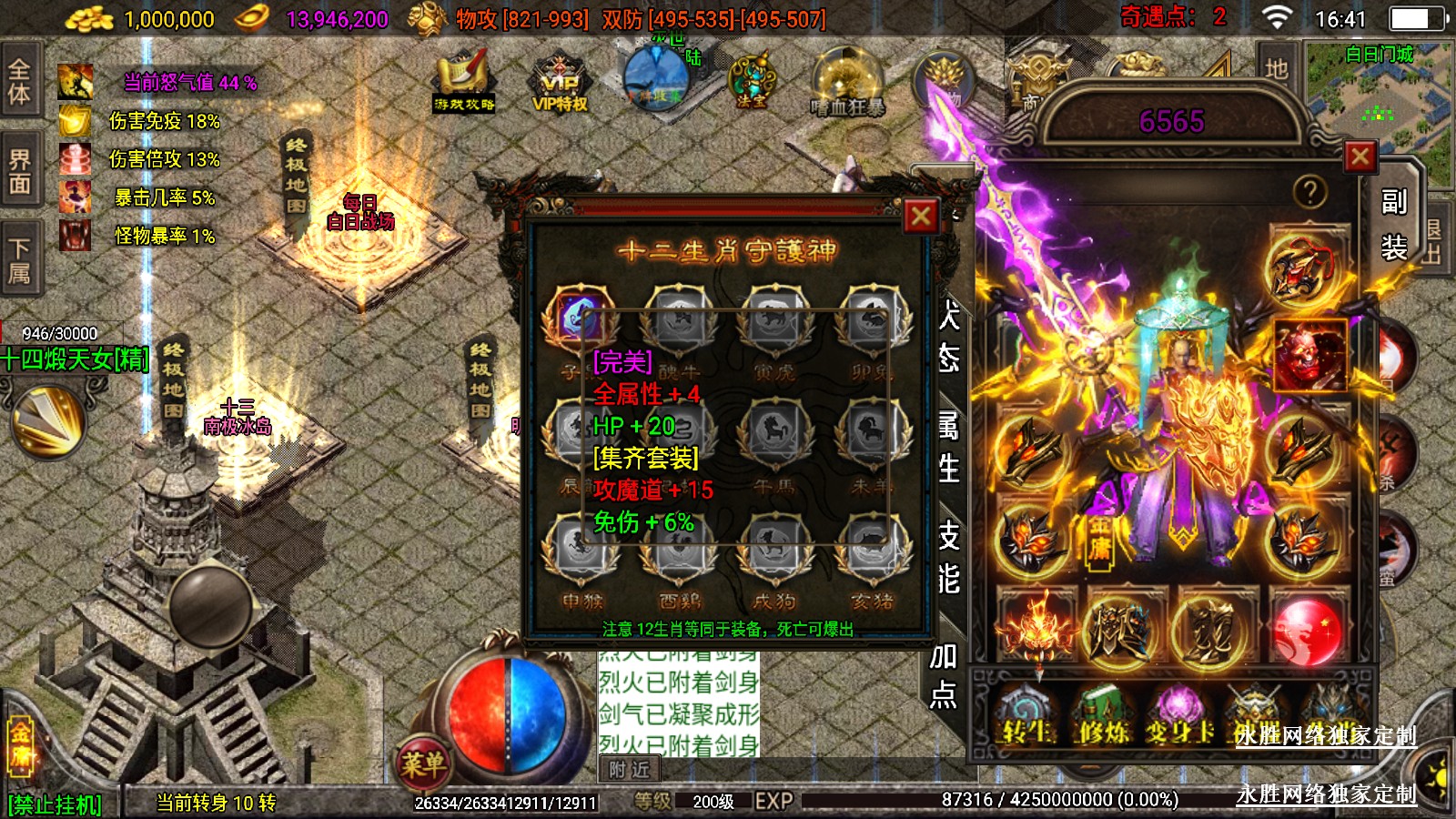Viewport: 1456px width, 819px height.
Task: Open the 修炼 cultivation button
Action: [x=1103, y=714]
